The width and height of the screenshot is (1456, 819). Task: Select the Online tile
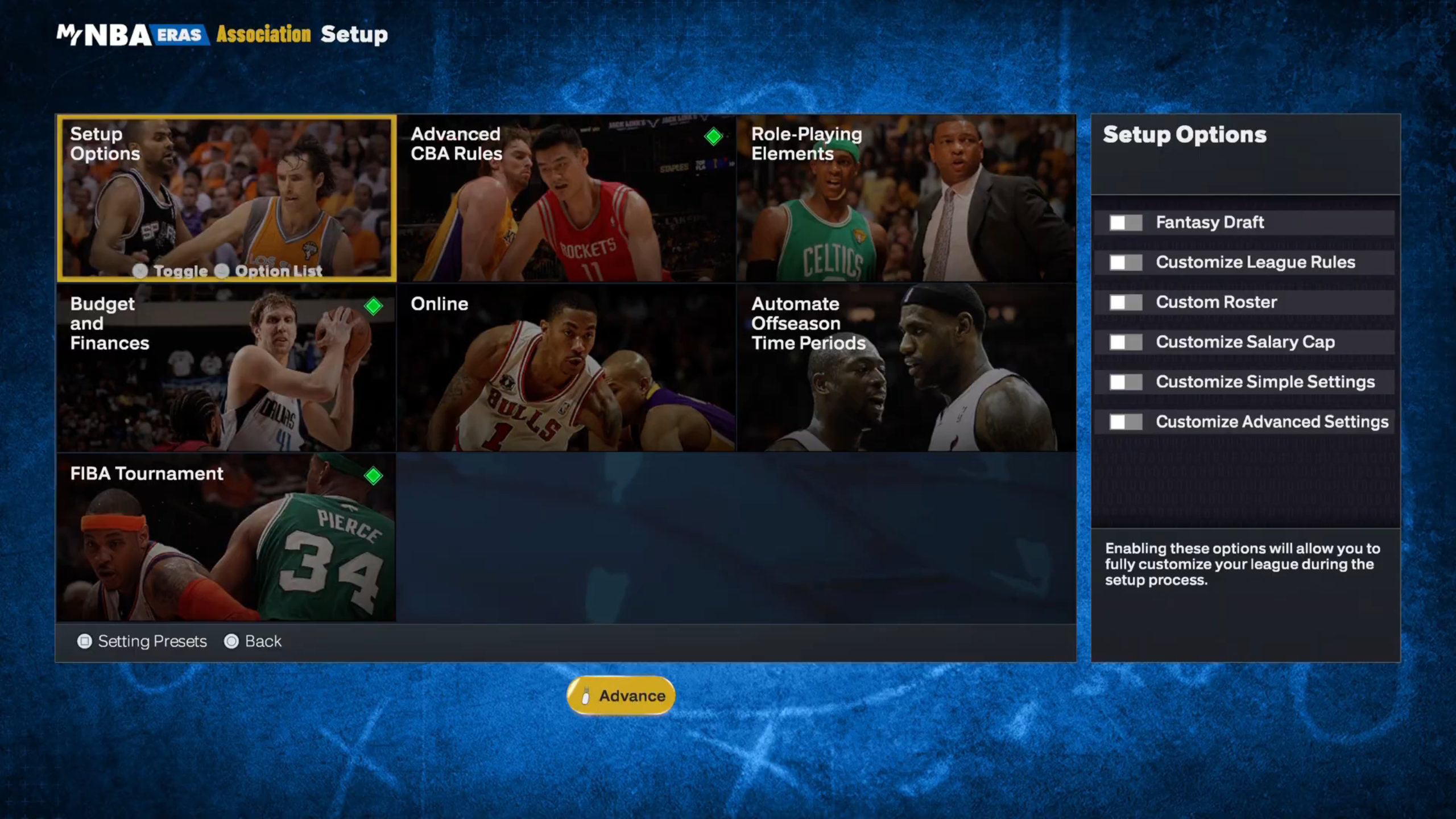566,367
